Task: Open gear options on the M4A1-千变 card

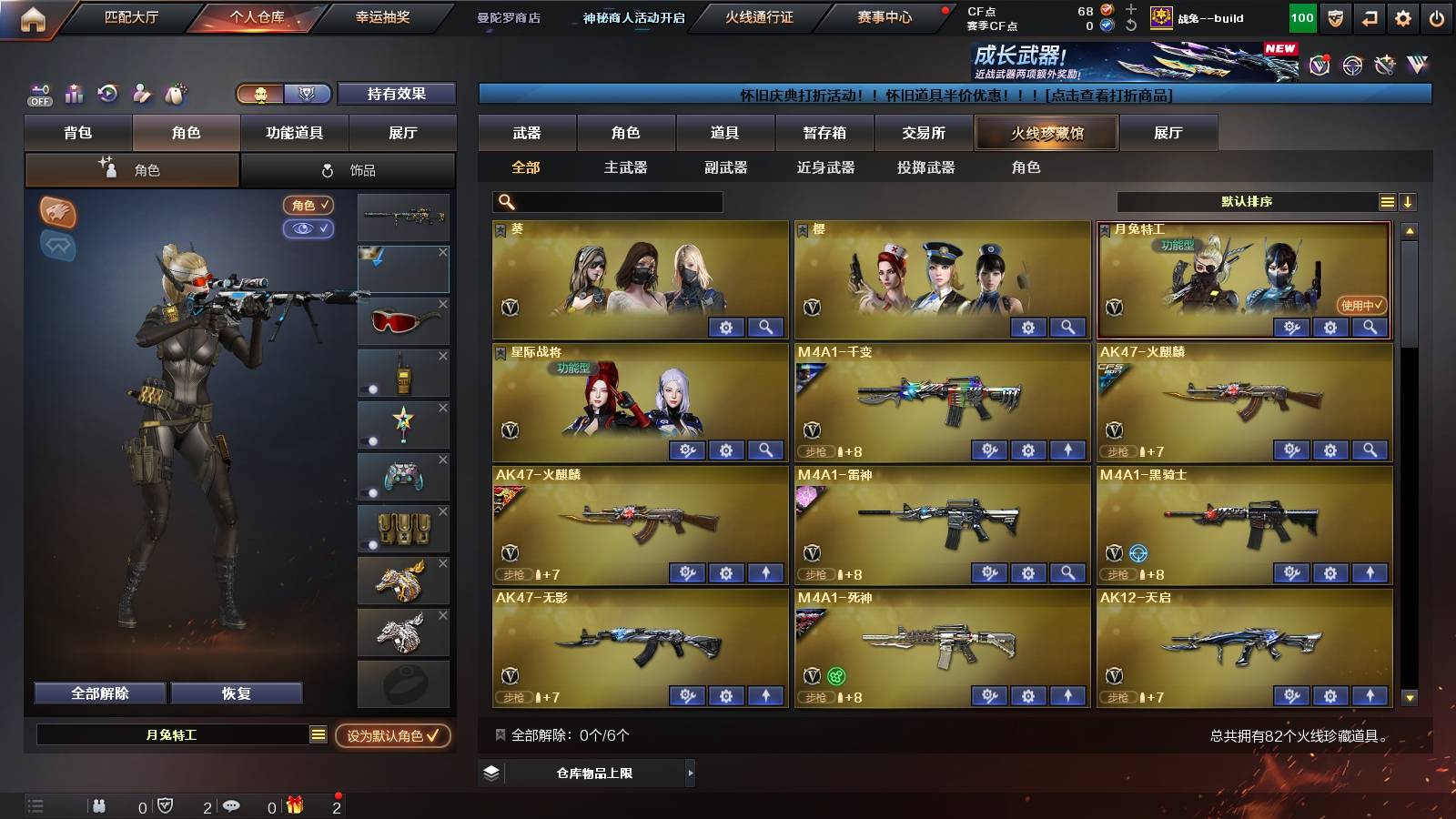Action: pos(1028,450)
